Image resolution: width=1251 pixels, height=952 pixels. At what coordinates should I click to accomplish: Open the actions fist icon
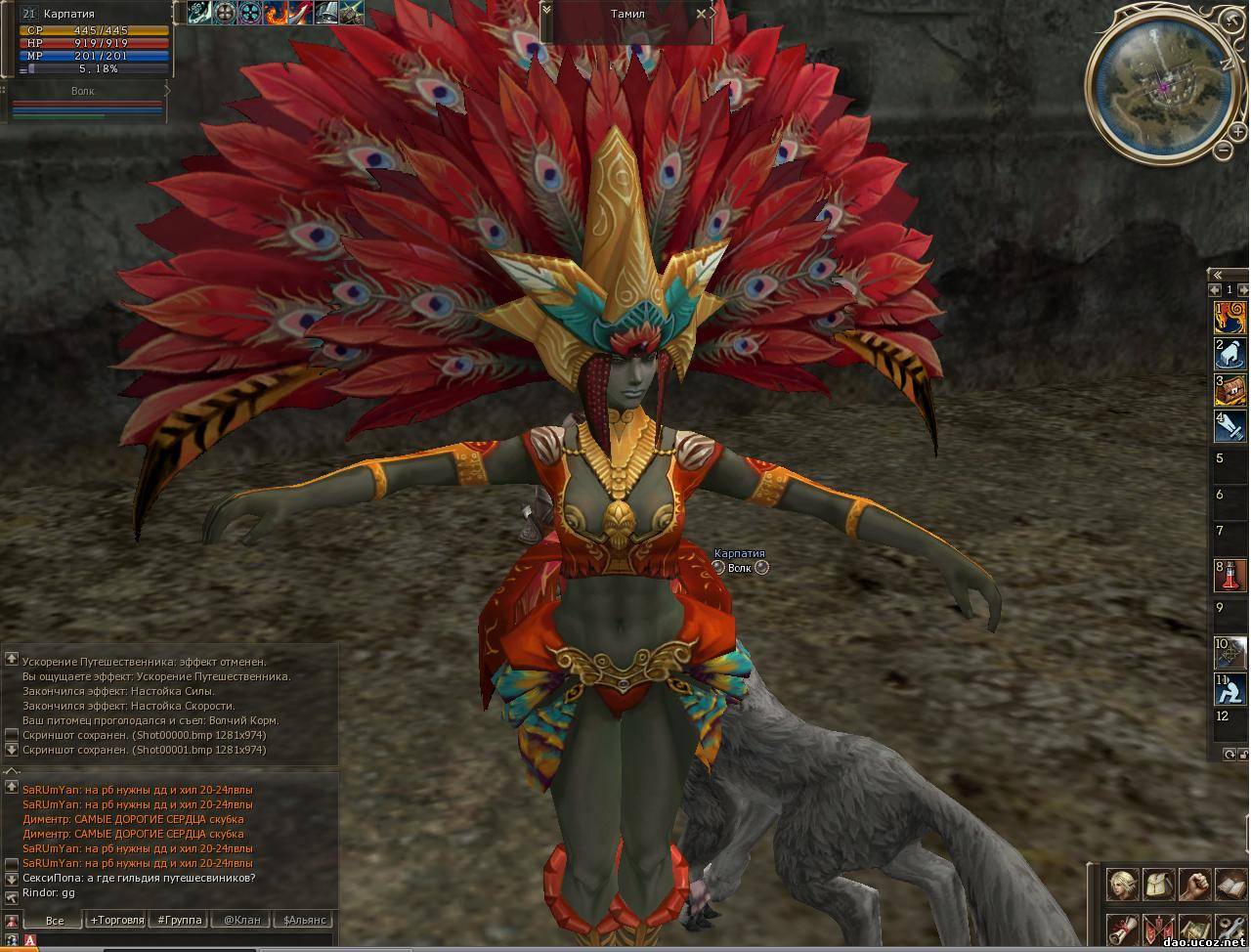click(1194, 885)
